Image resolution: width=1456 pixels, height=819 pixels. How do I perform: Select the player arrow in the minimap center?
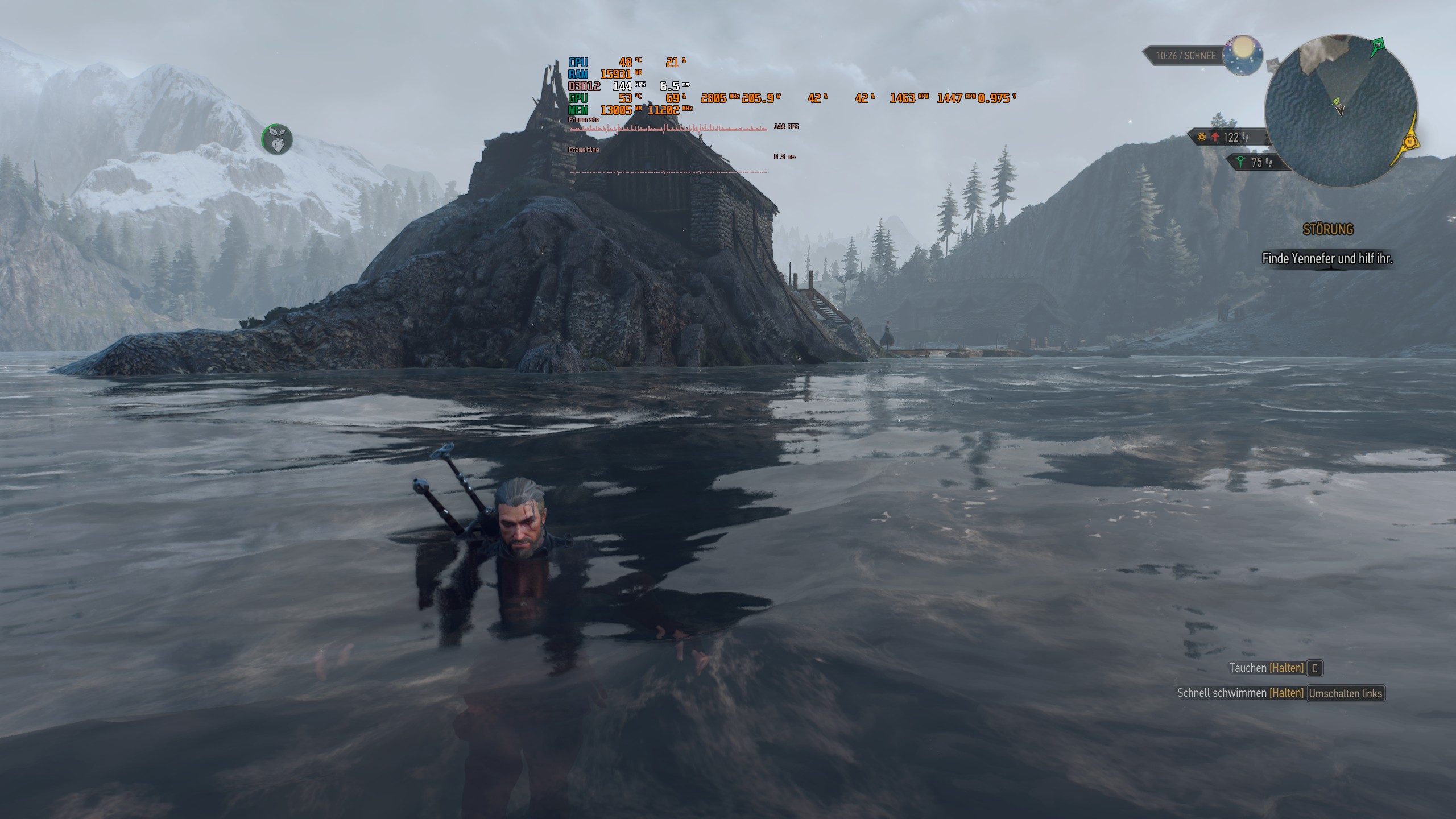pyautogui.click(x=1340, y=111)
